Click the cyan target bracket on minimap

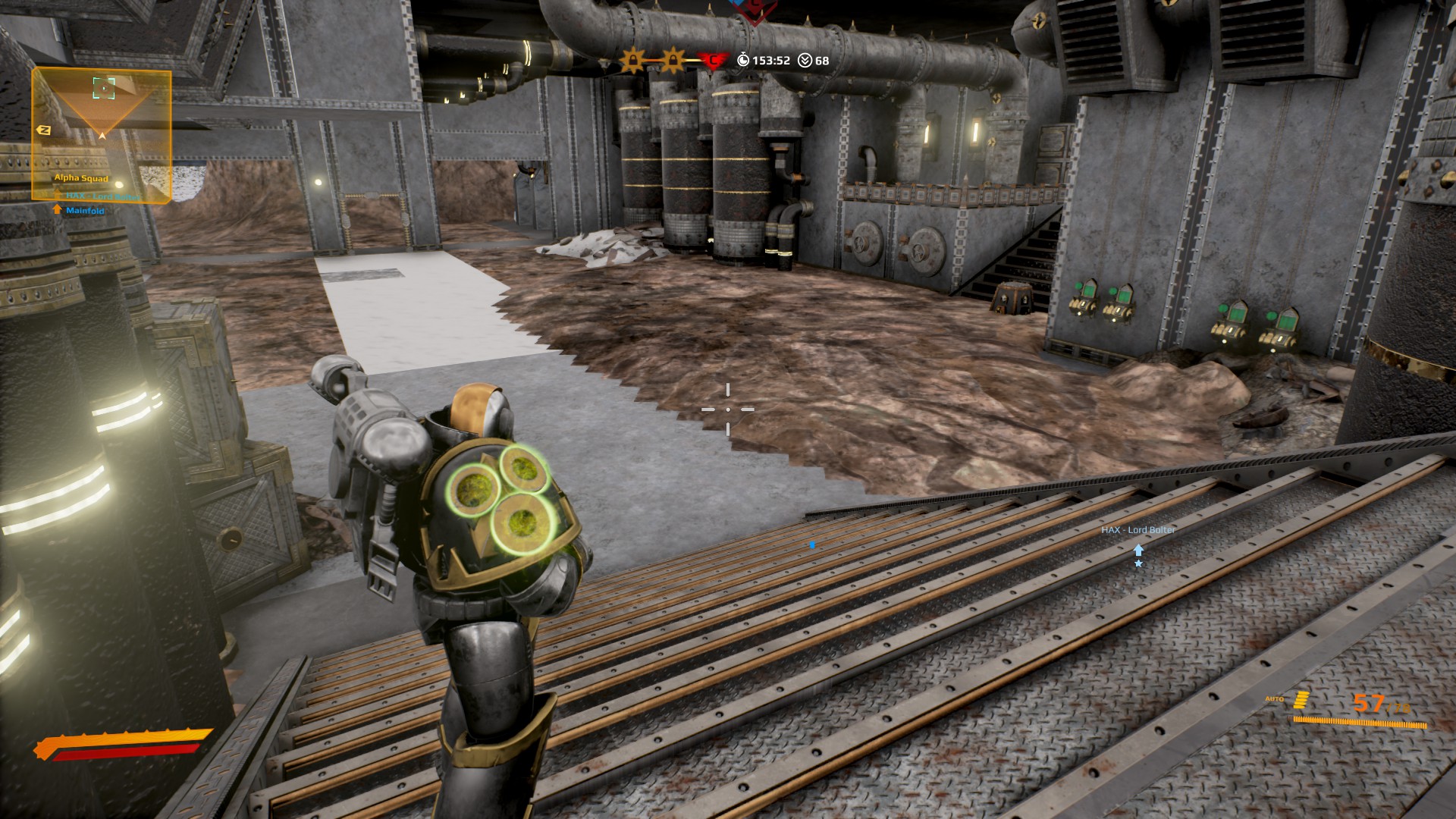pos(104,88)
